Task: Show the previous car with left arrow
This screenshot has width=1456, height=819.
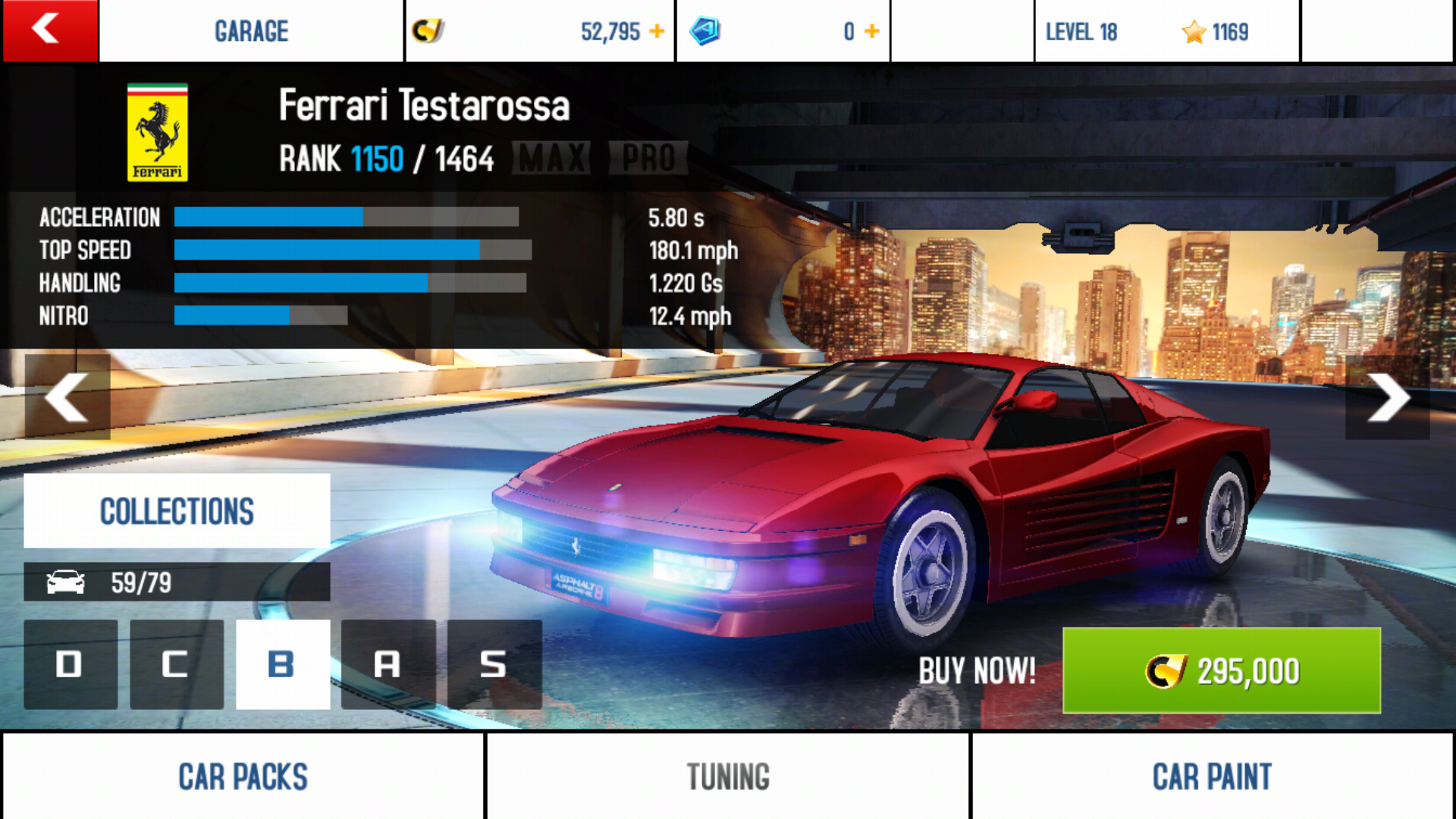Action: (67, 397)
